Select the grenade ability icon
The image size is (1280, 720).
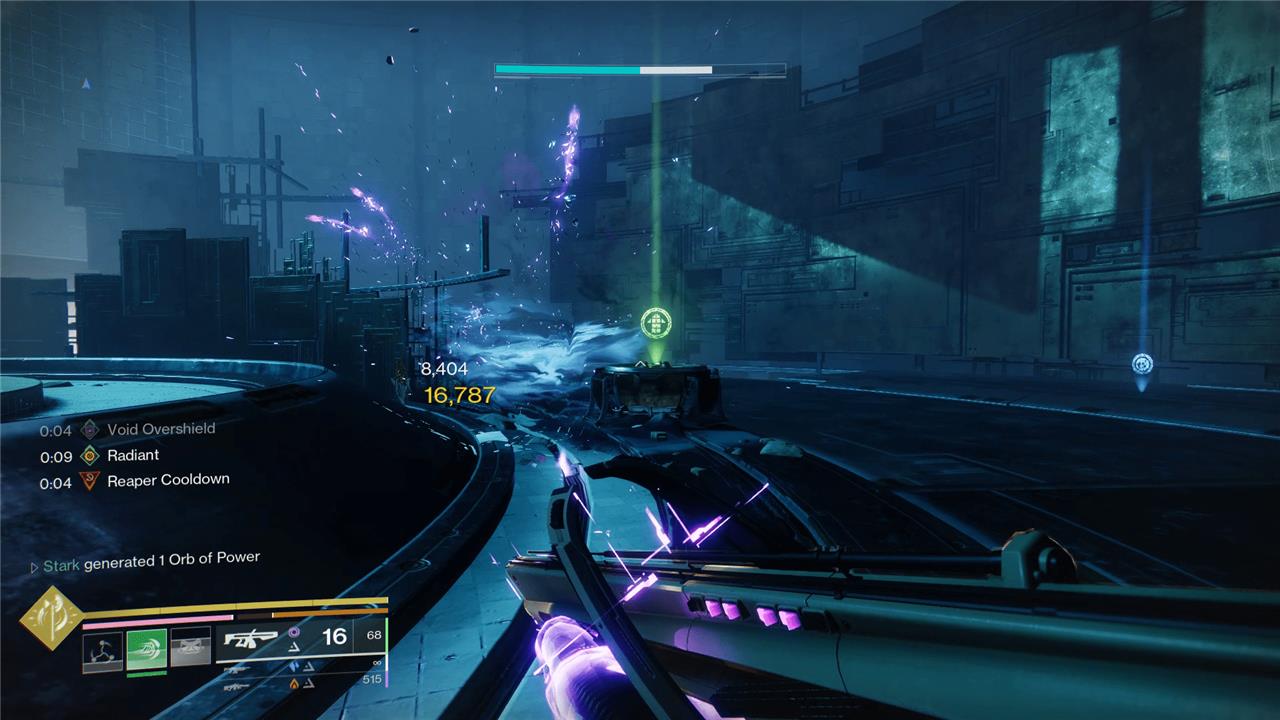coord(102,651)
